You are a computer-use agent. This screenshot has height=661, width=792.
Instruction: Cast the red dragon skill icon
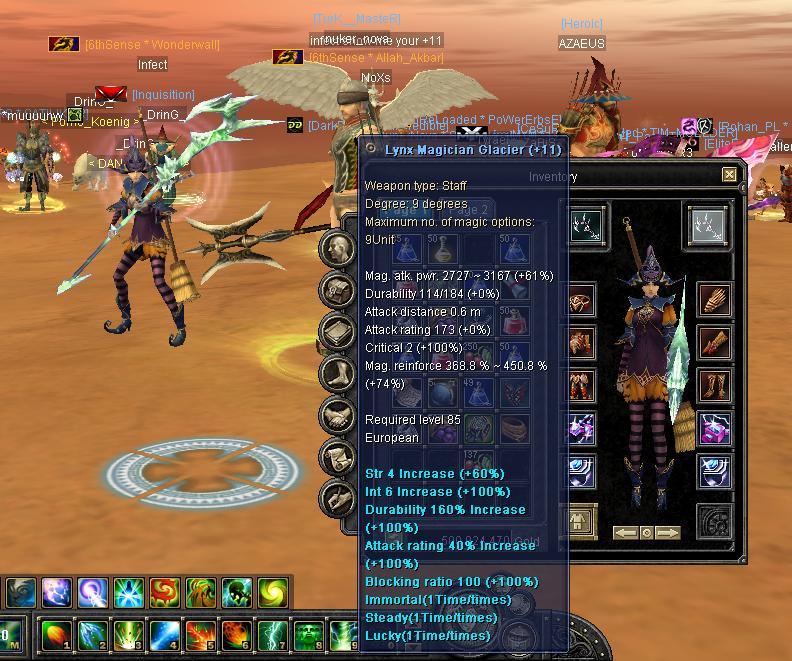165,594
